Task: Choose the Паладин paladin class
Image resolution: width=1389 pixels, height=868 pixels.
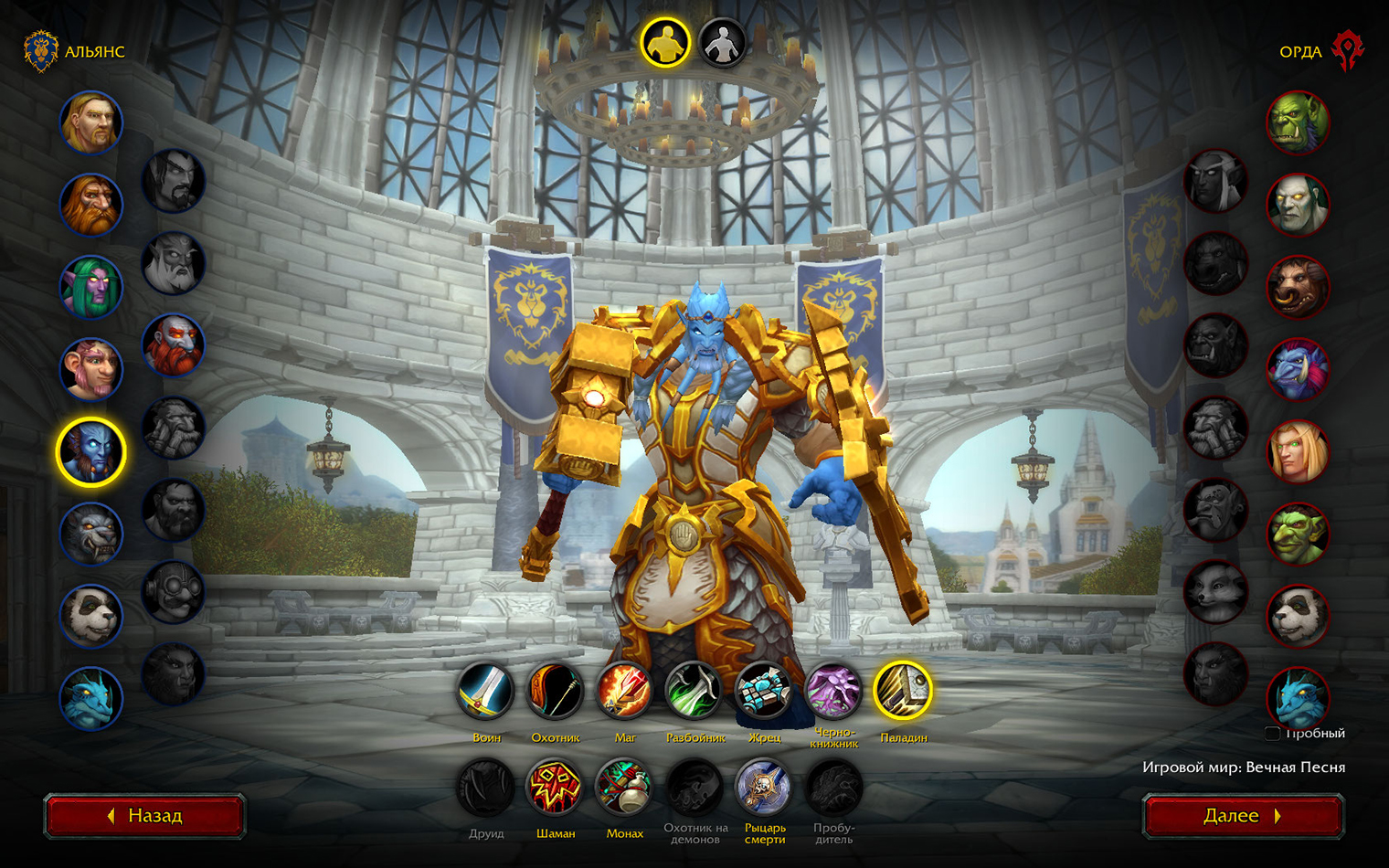Action: (x=903, y=692)
